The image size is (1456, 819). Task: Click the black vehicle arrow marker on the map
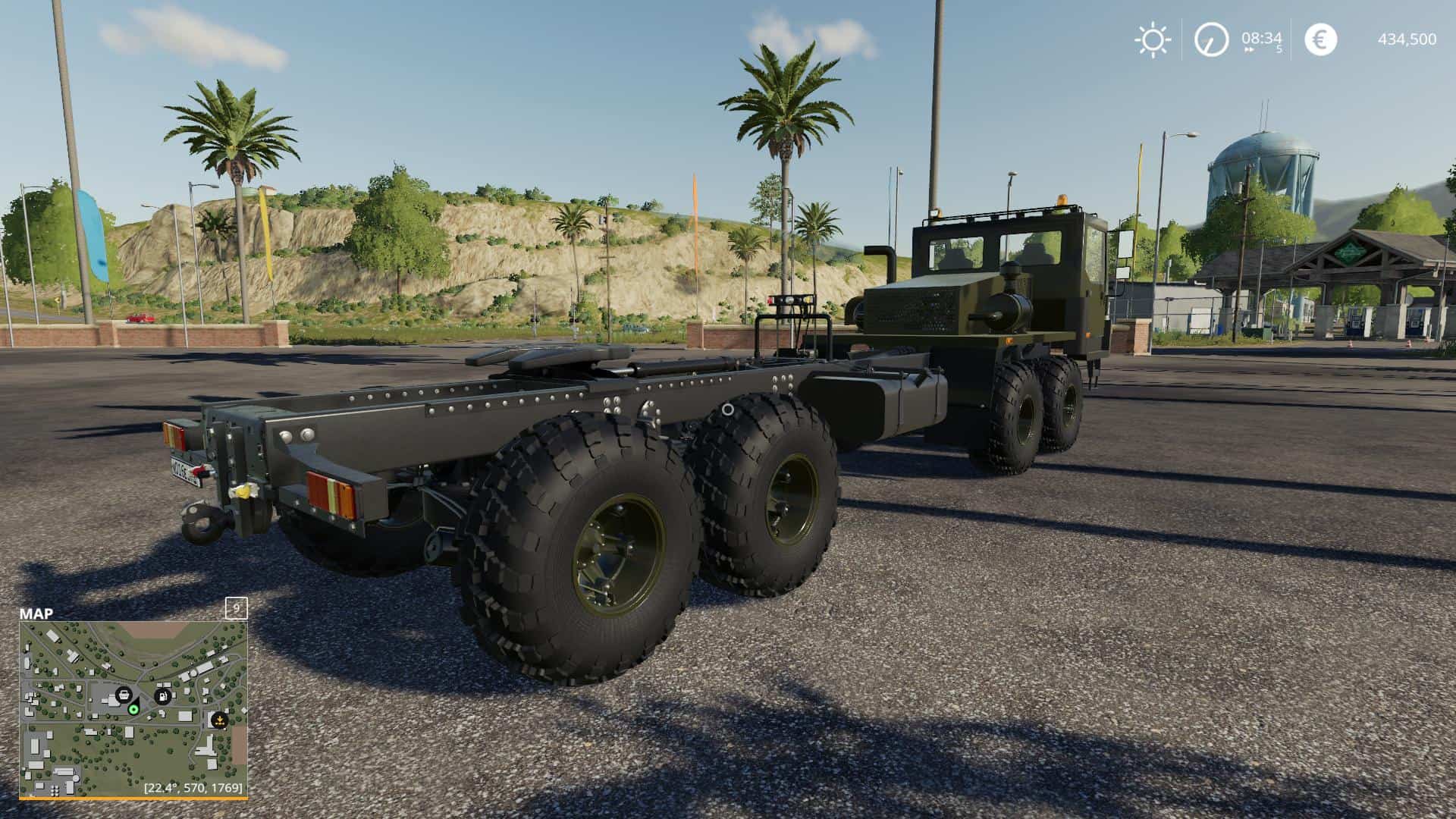[x=136, y=701]
